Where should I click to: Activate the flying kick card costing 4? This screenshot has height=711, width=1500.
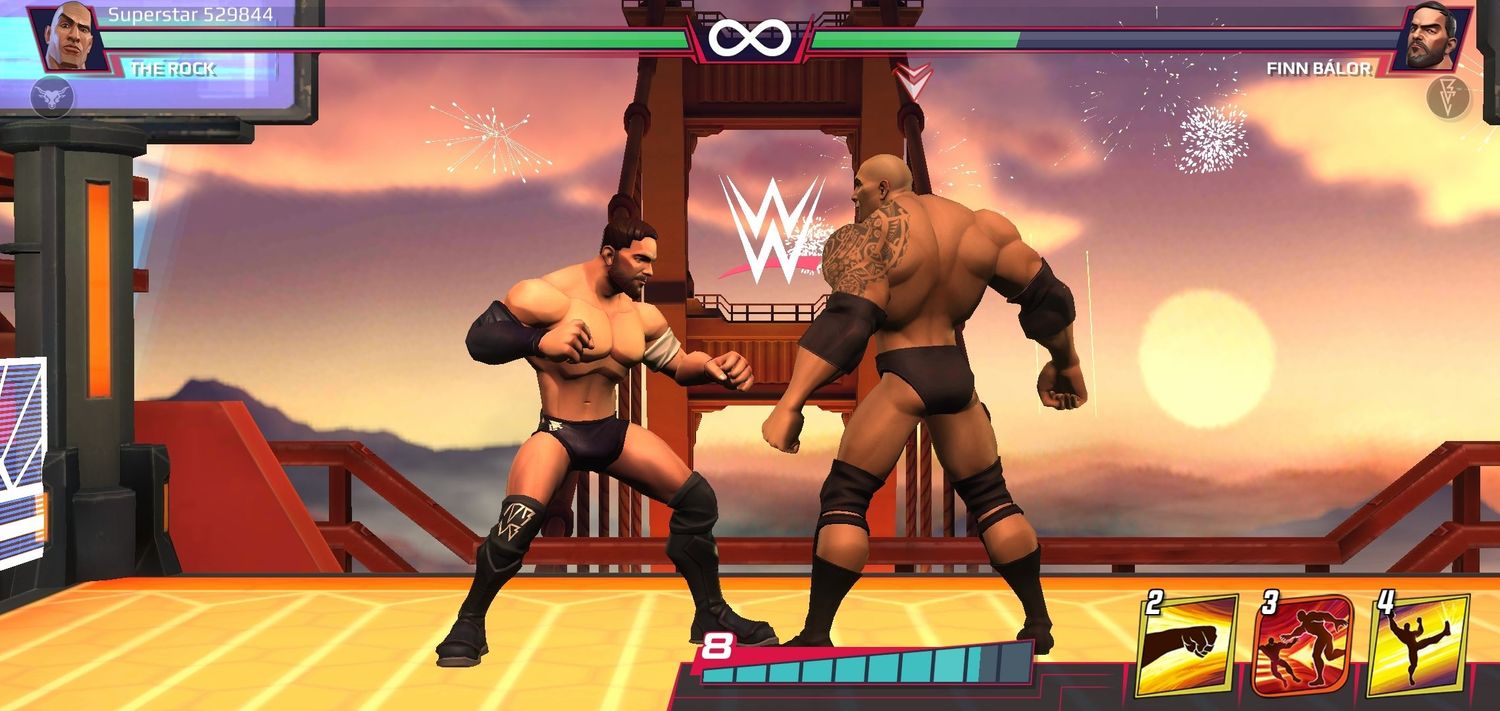(x=1417, y=645)
